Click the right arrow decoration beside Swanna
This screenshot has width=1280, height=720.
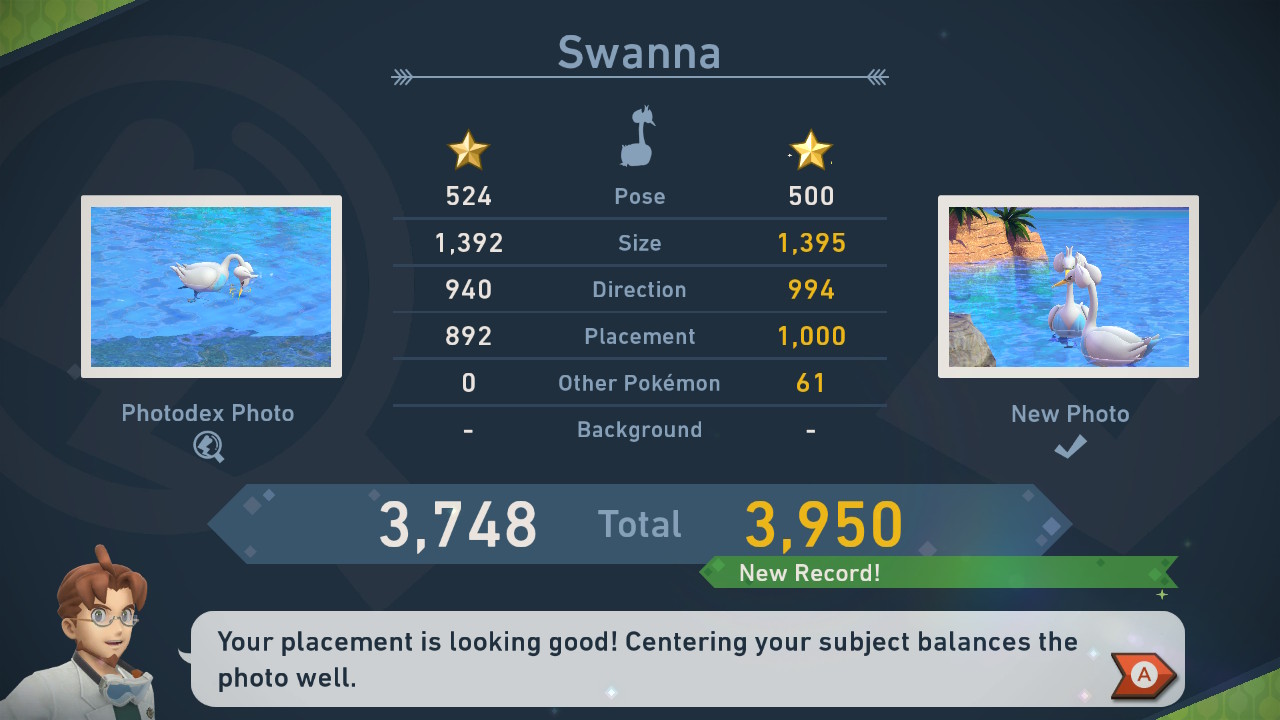coord(877,72)
